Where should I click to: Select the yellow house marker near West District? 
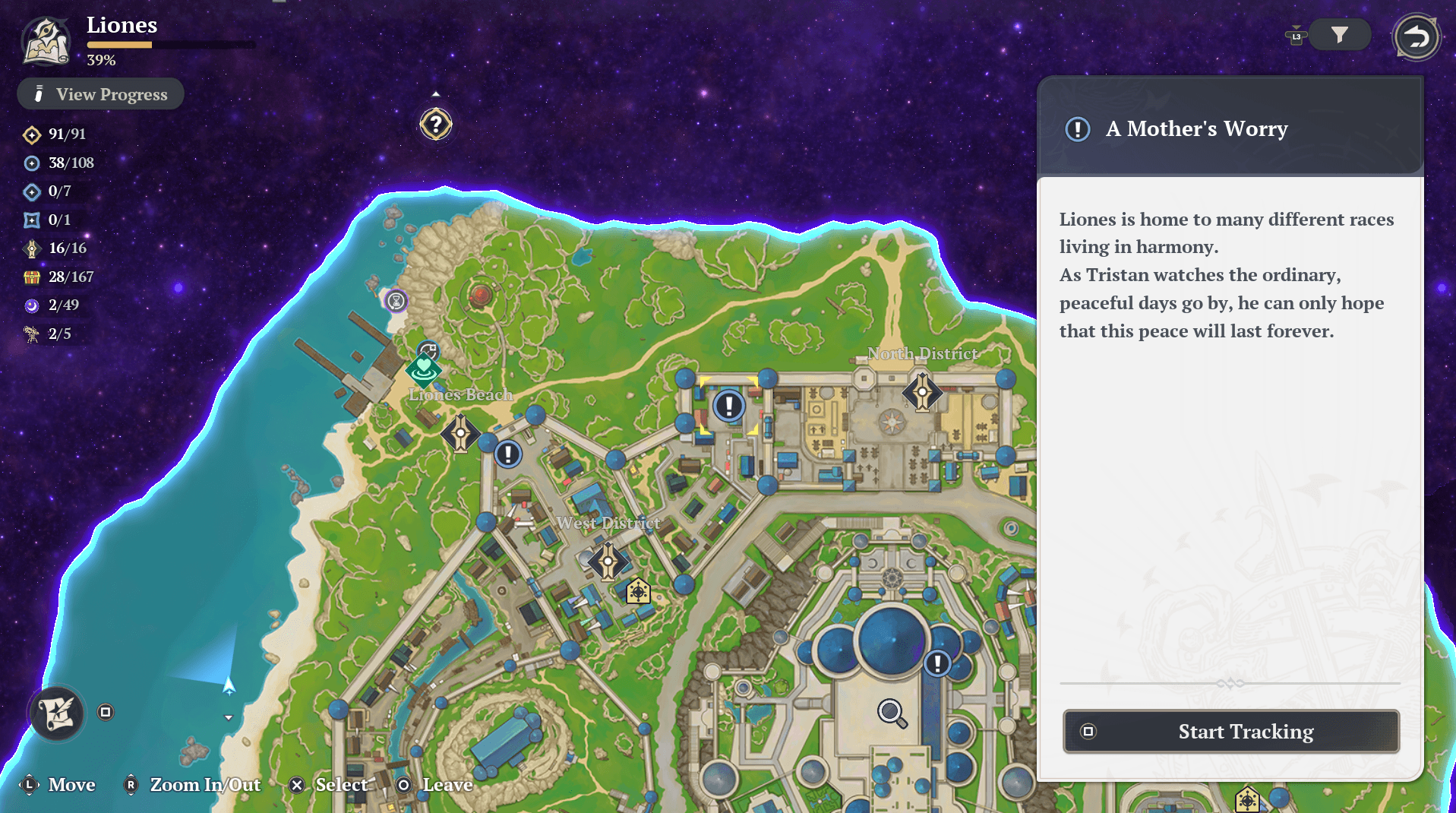click(638, 591)
